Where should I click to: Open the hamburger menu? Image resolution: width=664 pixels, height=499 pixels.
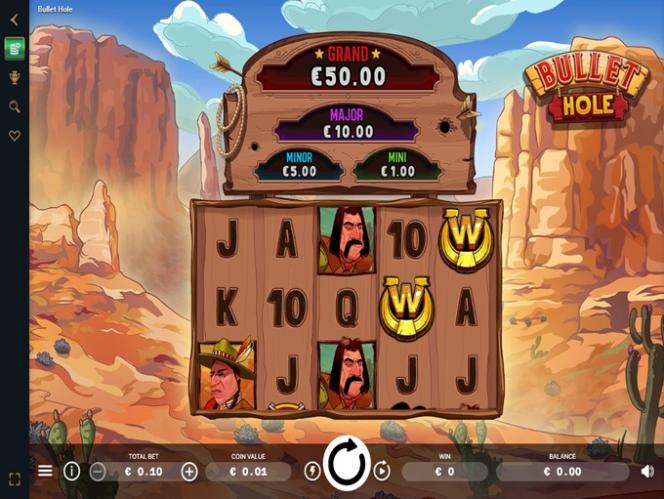point(45,471)
